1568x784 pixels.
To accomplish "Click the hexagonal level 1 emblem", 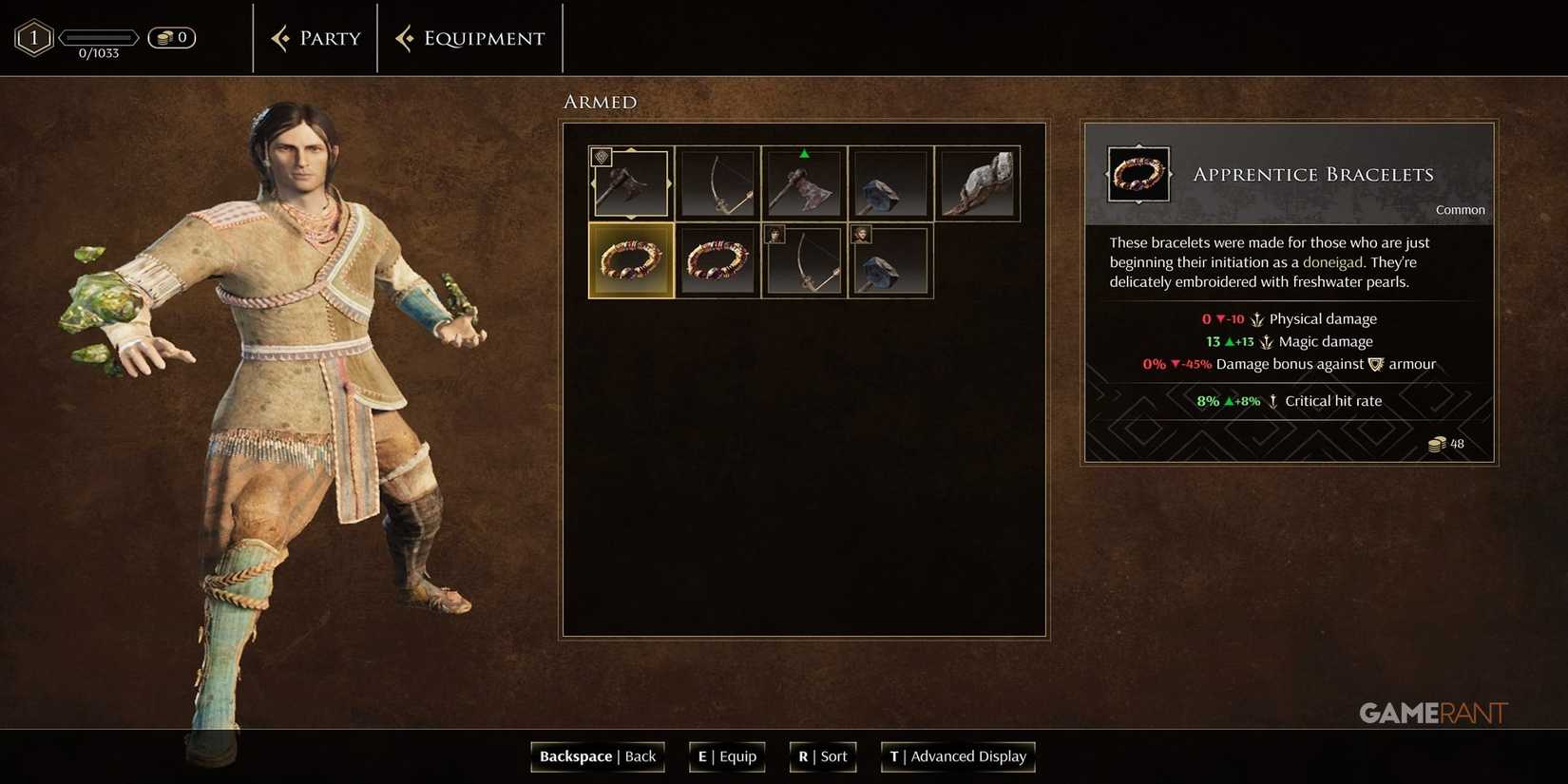I will [33, 37].
